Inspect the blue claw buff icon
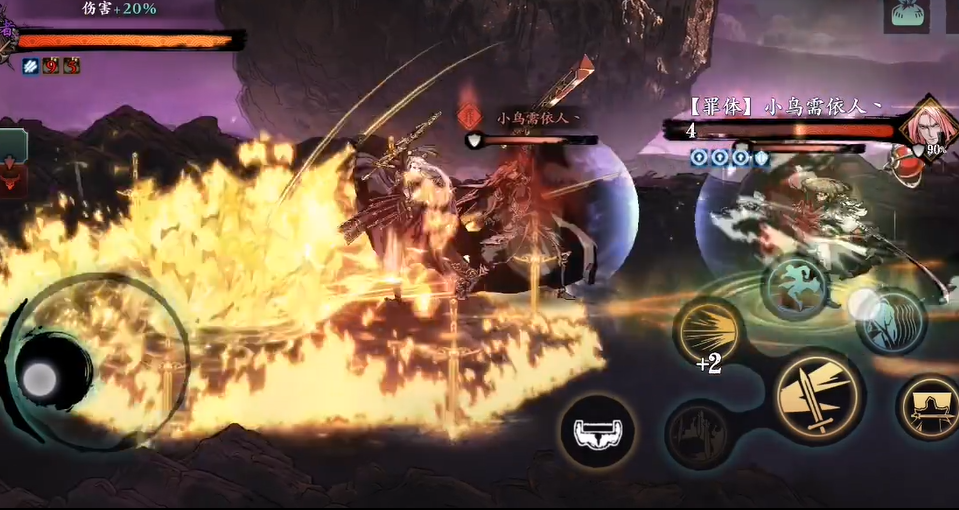This screenshot has width=959, height=510. (x=31, y=66)
